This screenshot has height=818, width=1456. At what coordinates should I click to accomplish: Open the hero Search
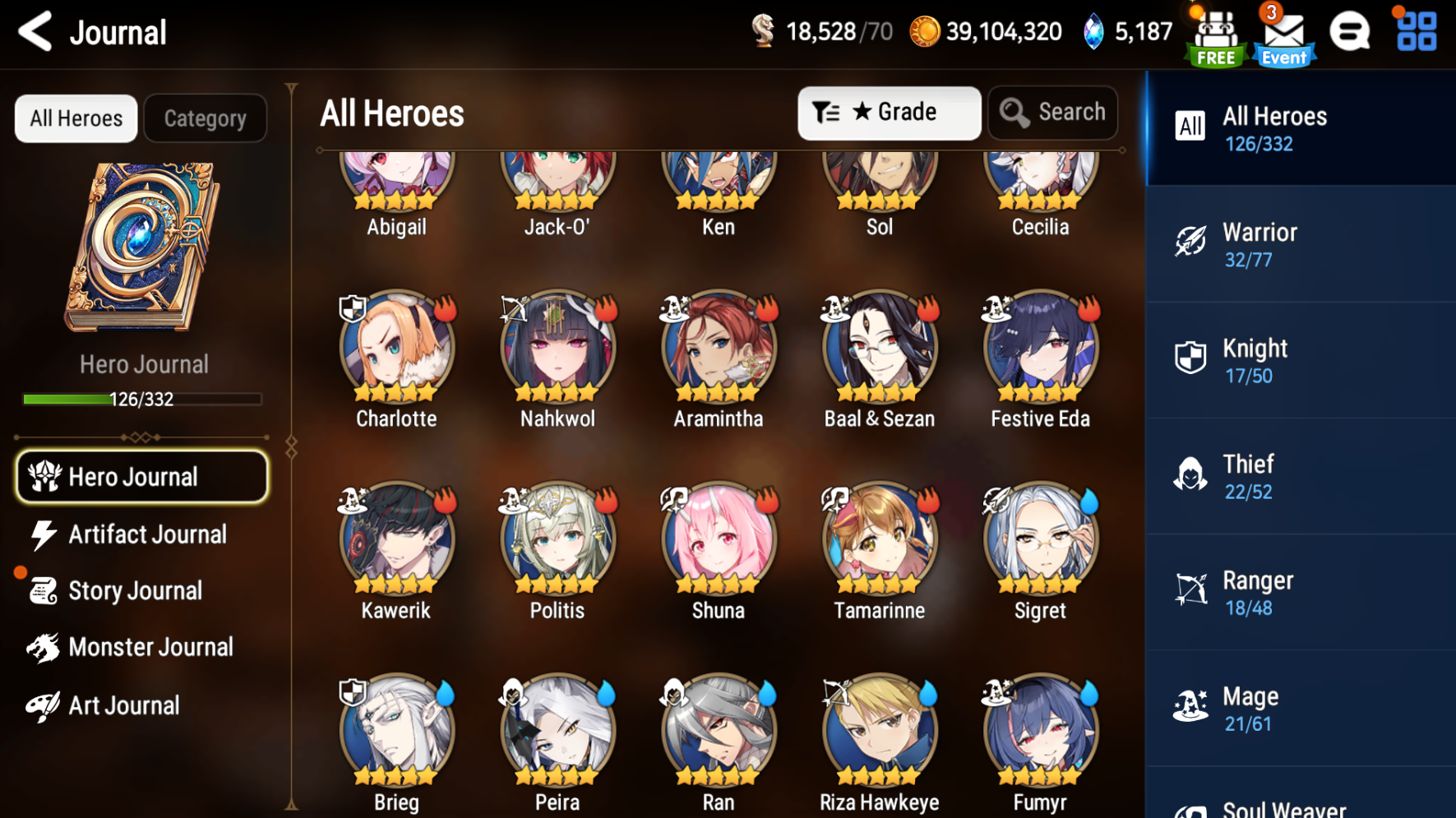coord(1052,113)
